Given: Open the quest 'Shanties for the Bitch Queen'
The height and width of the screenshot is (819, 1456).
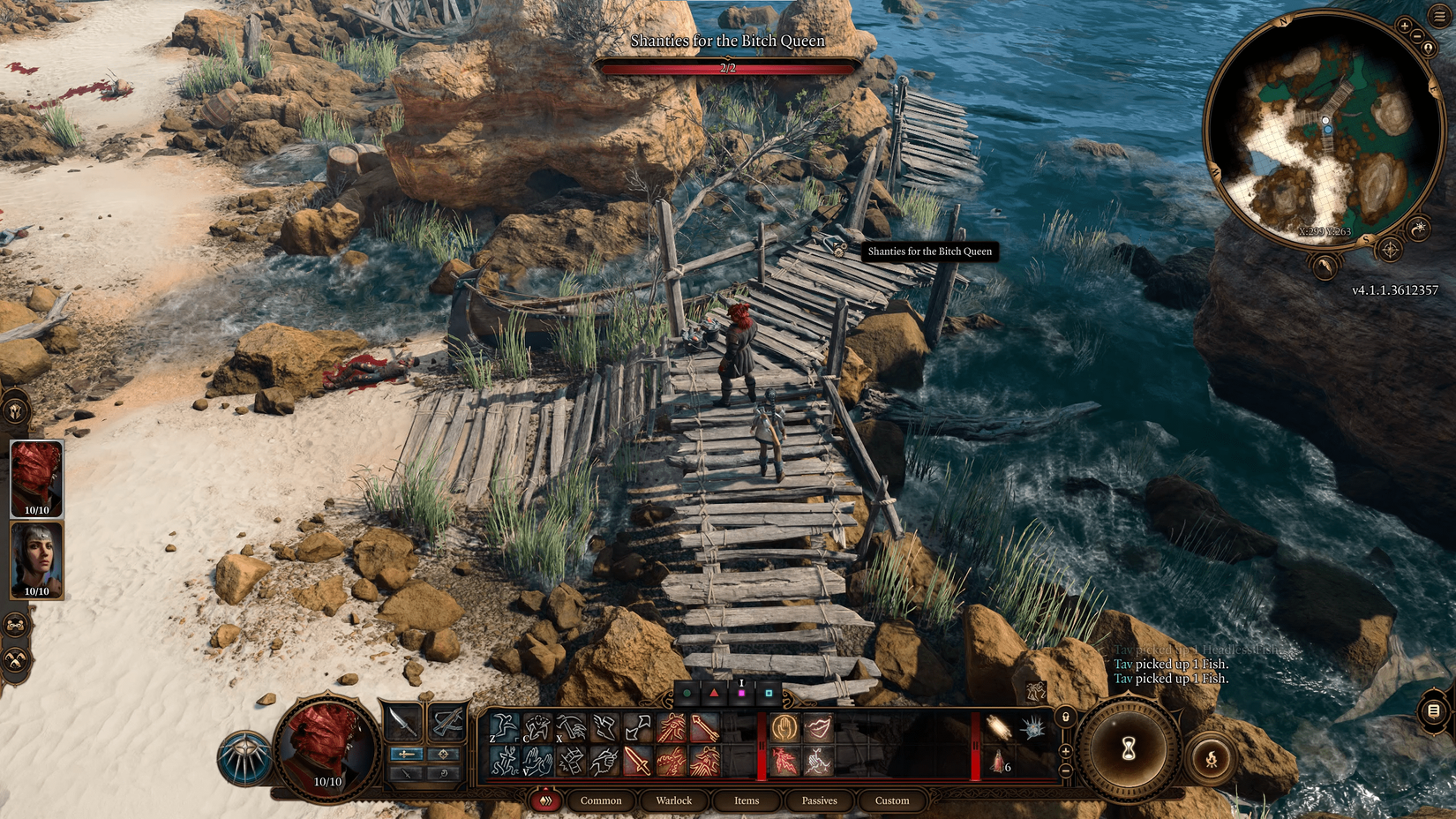Looking at the screenshot, I should click(729, 41).
